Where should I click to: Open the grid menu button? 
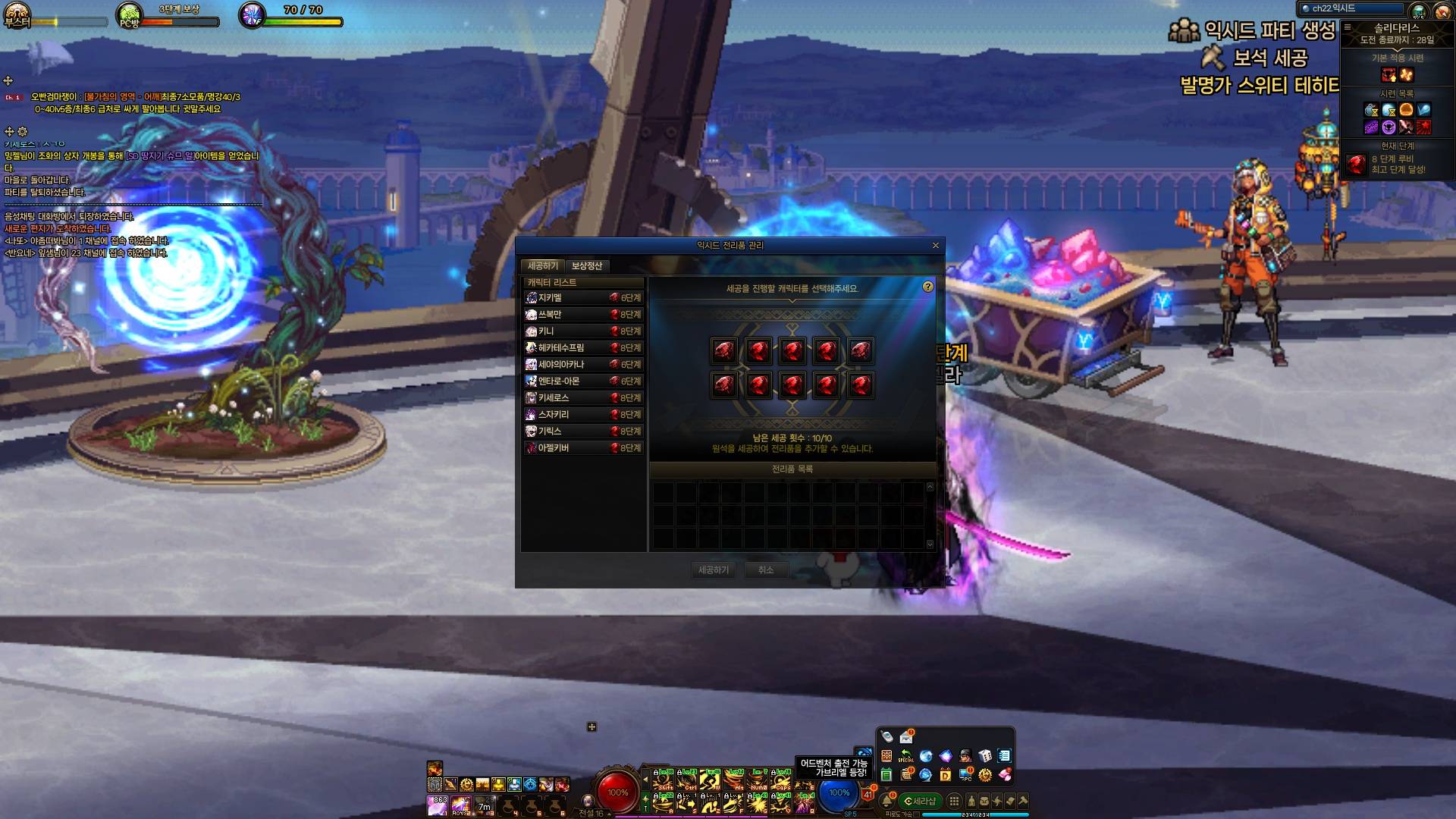[954, 801]
